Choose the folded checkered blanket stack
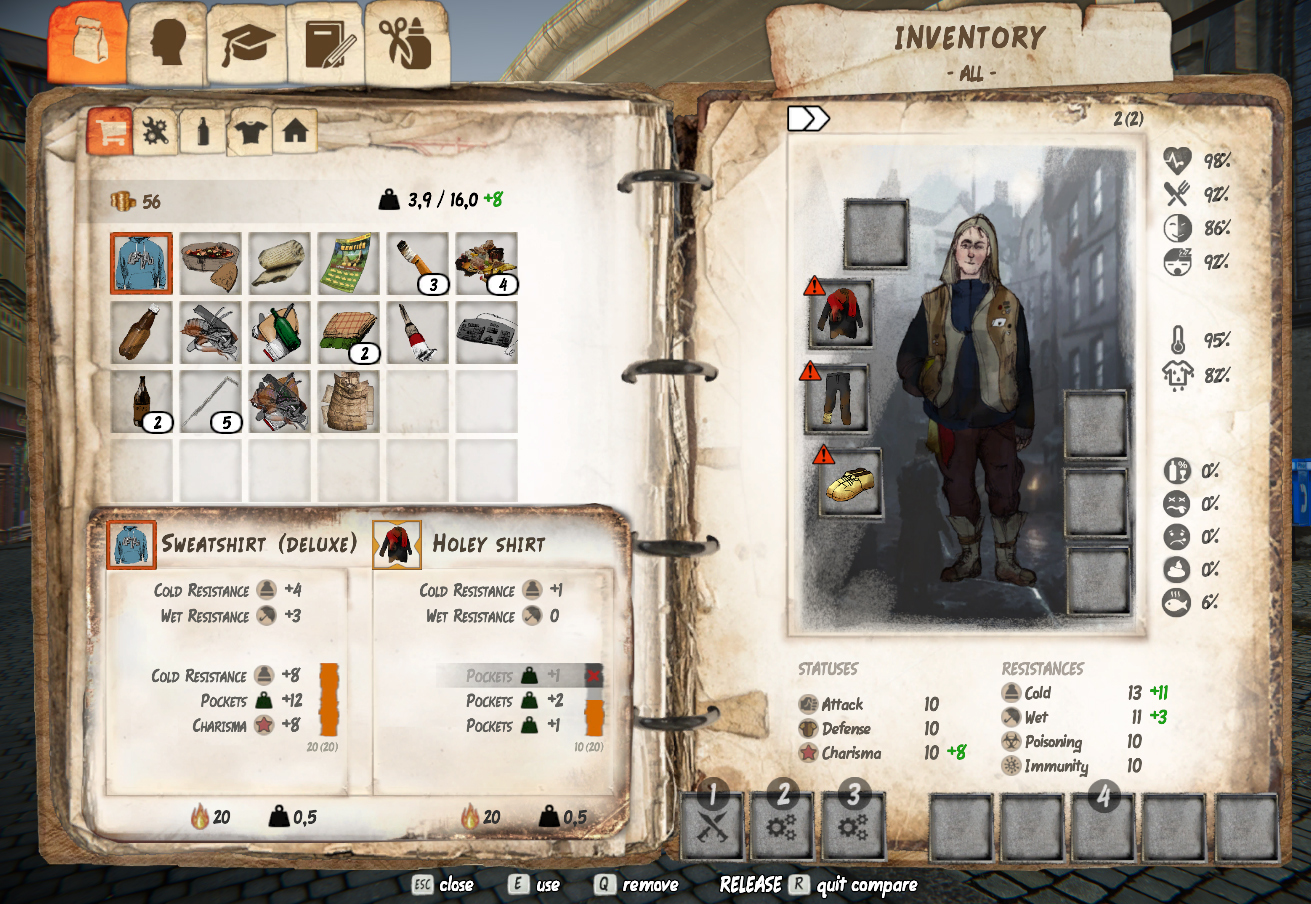The height and width of the screenshot is (904, 1311). 348,332
